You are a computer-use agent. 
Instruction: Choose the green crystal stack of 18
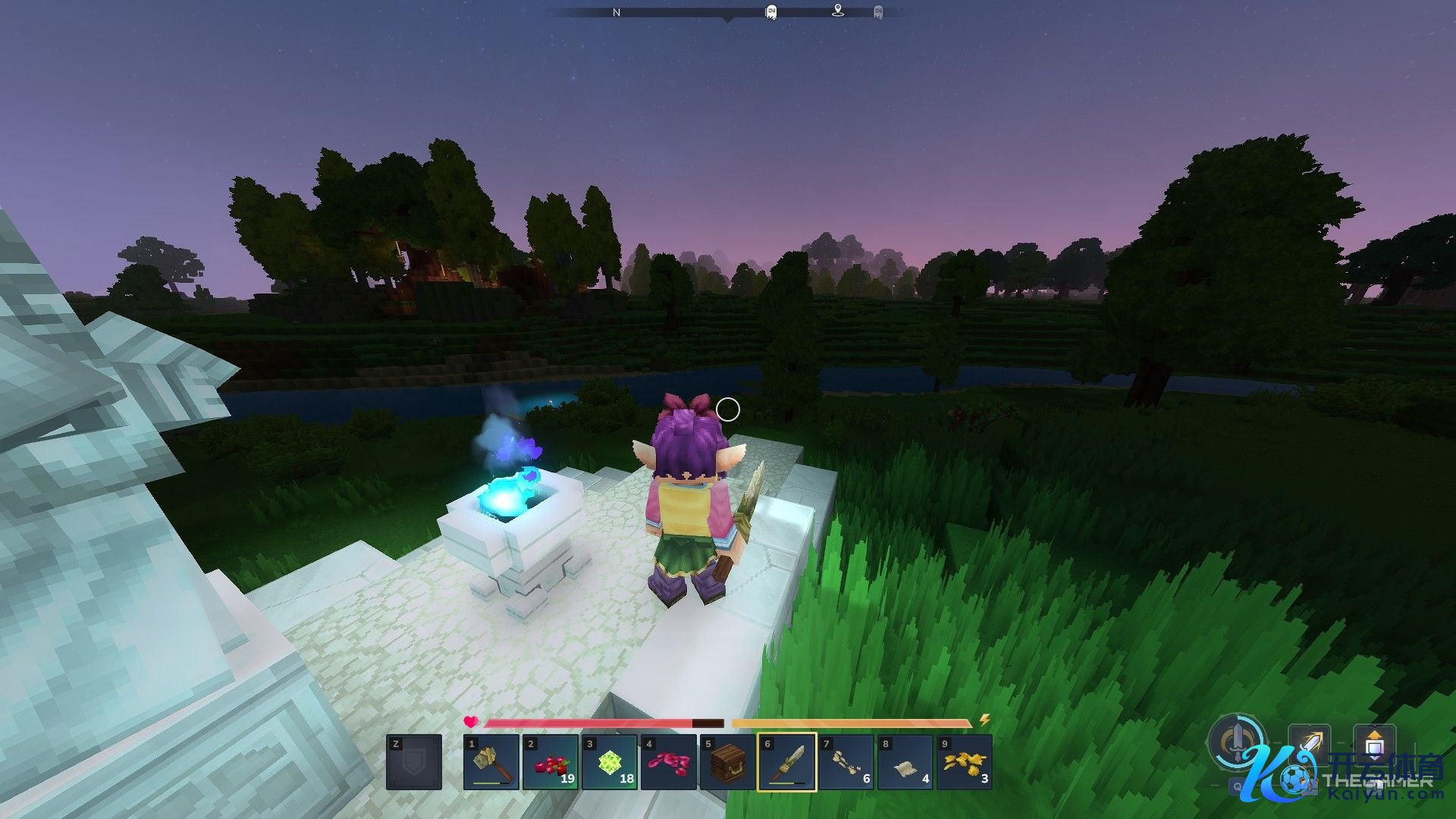click(610, 762)
